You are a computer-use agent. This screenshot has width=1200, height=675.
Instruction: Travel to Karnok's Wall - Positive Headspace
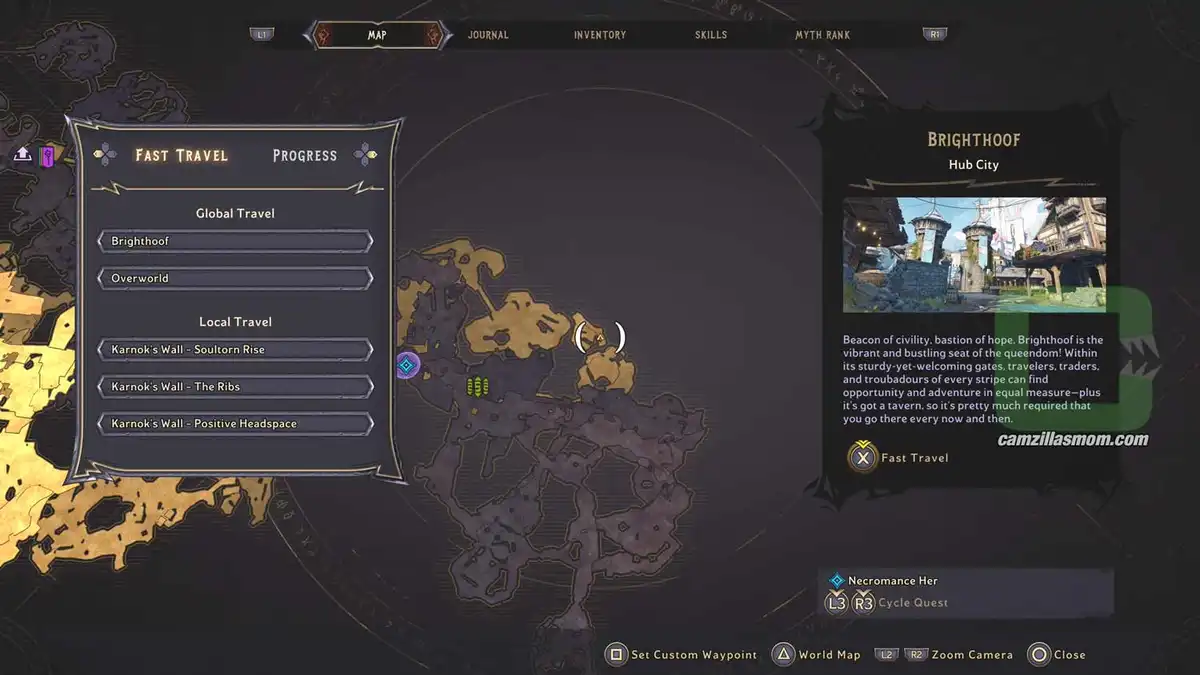point(235,424)
